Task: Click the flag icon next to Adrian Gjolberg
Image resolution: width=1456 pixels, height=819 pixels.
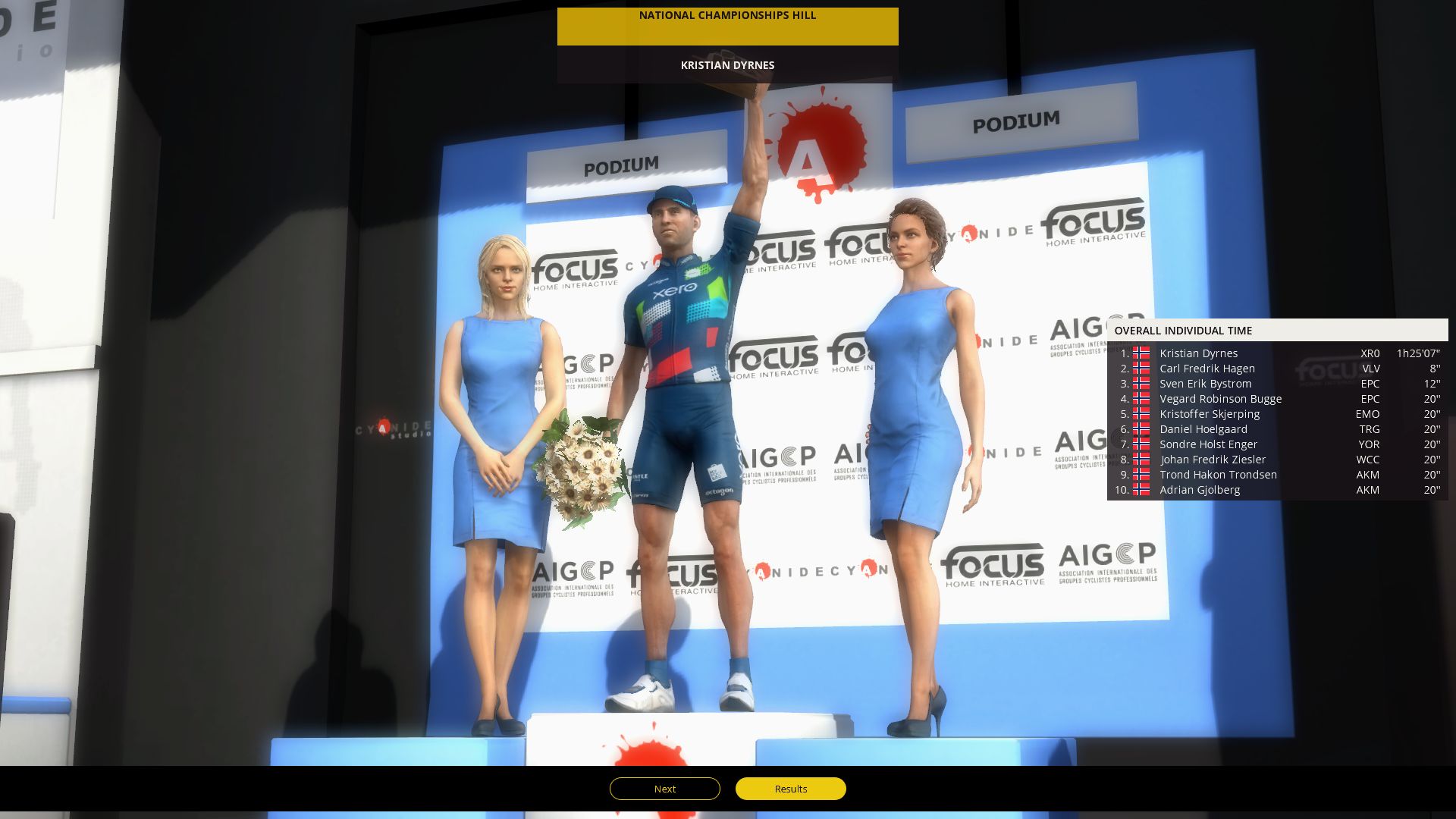Action: [1141, 490]
